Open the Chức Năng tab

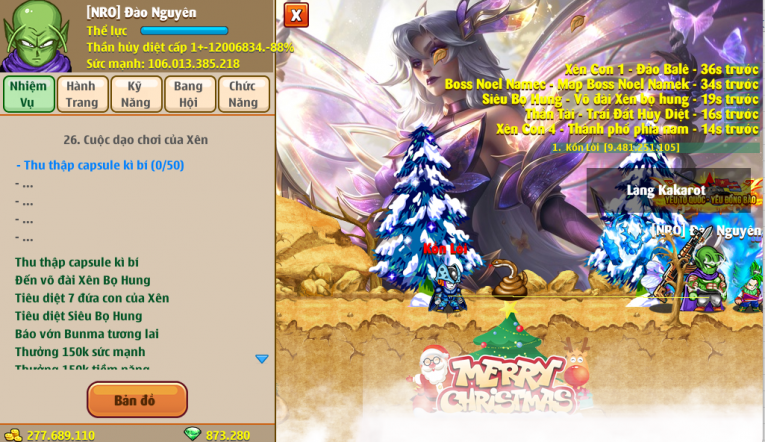(243, 94)
